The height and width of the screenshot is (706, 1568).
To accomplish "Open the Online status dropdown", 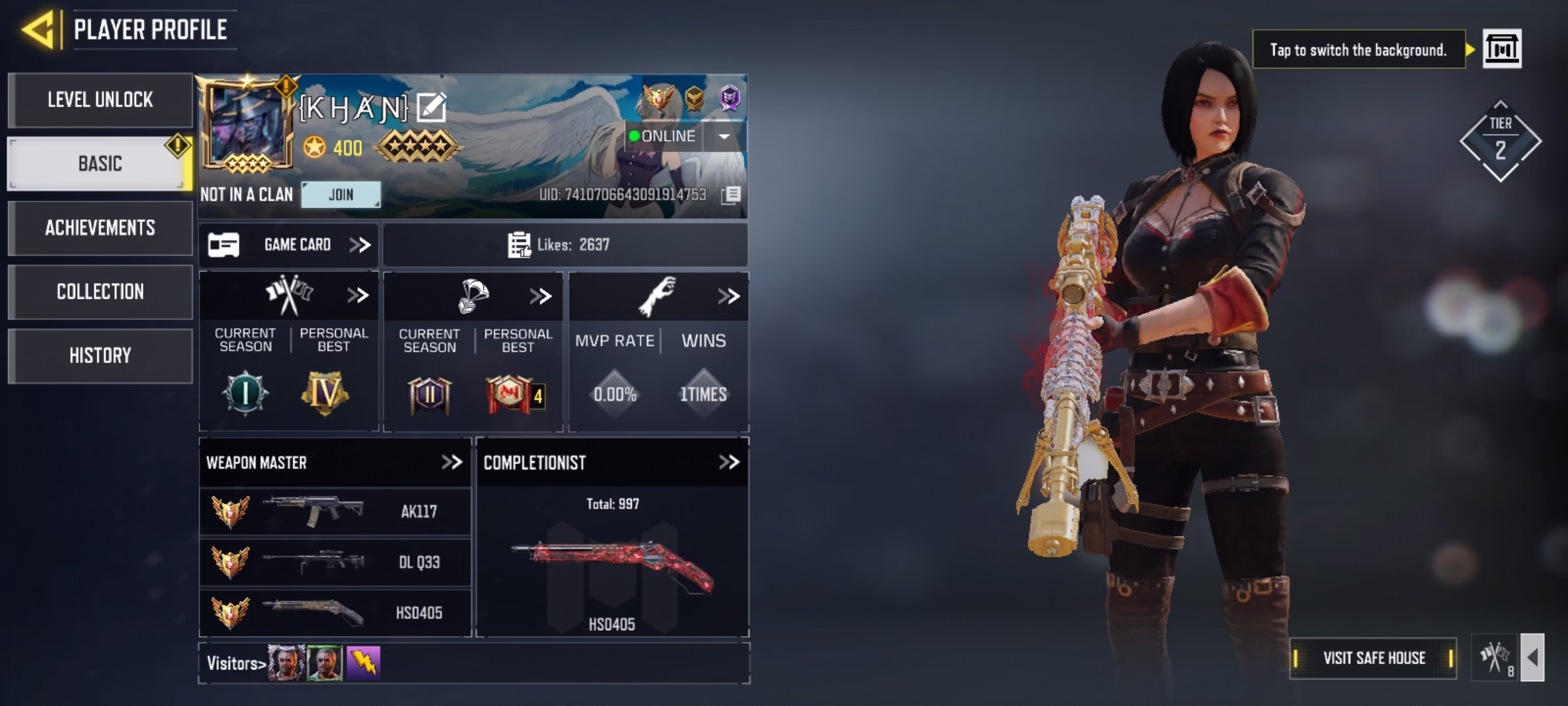I will pyautogui.click(x=724, y=137).
